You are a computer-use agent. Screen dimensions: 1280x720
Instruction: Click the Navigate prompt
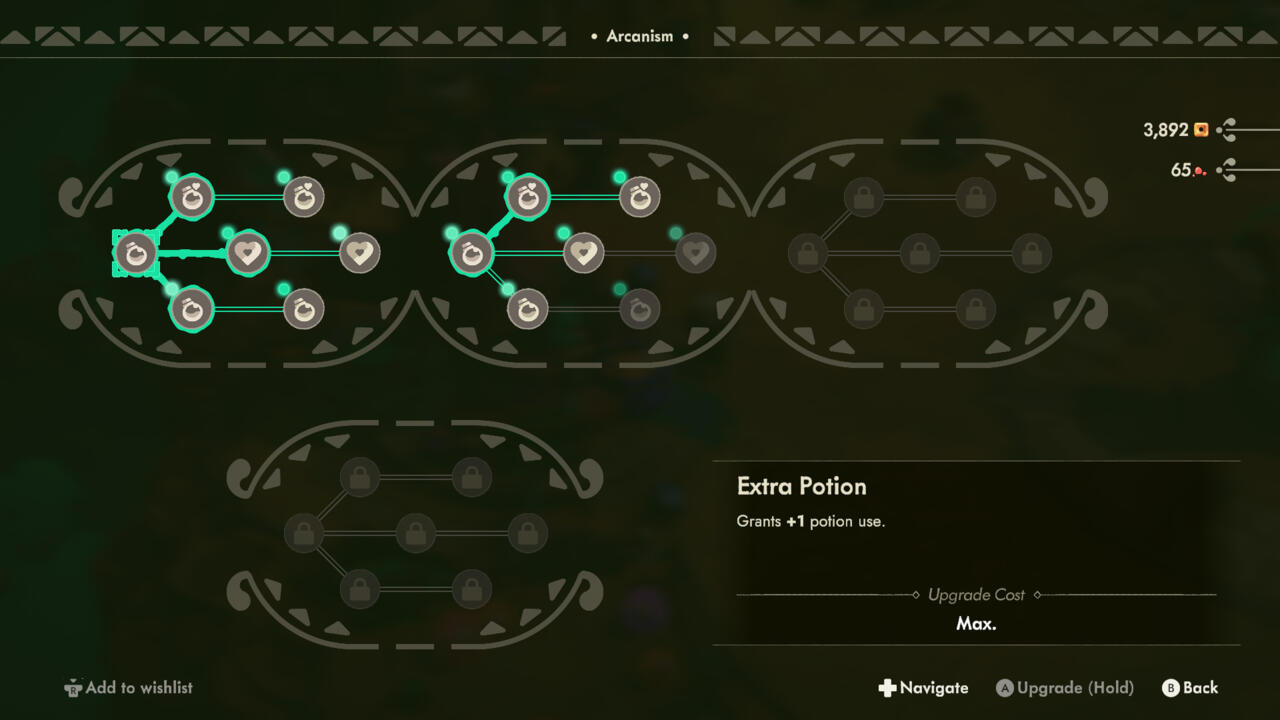pos(923,688)
